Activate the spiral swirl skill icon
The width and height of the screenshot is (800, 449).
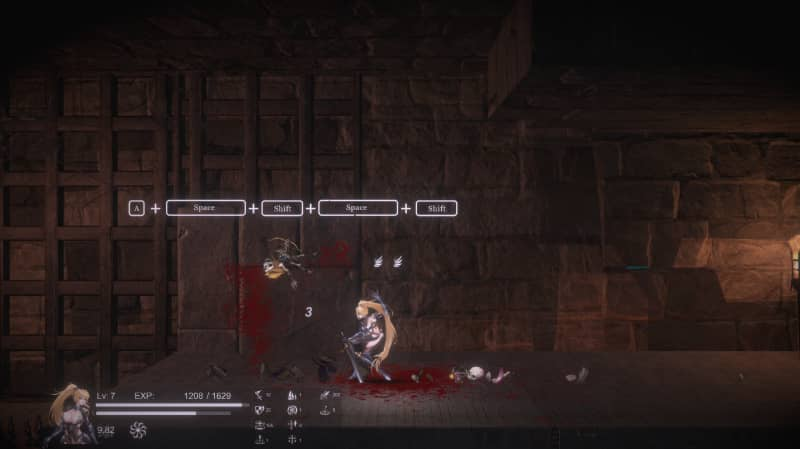[138, 430]
